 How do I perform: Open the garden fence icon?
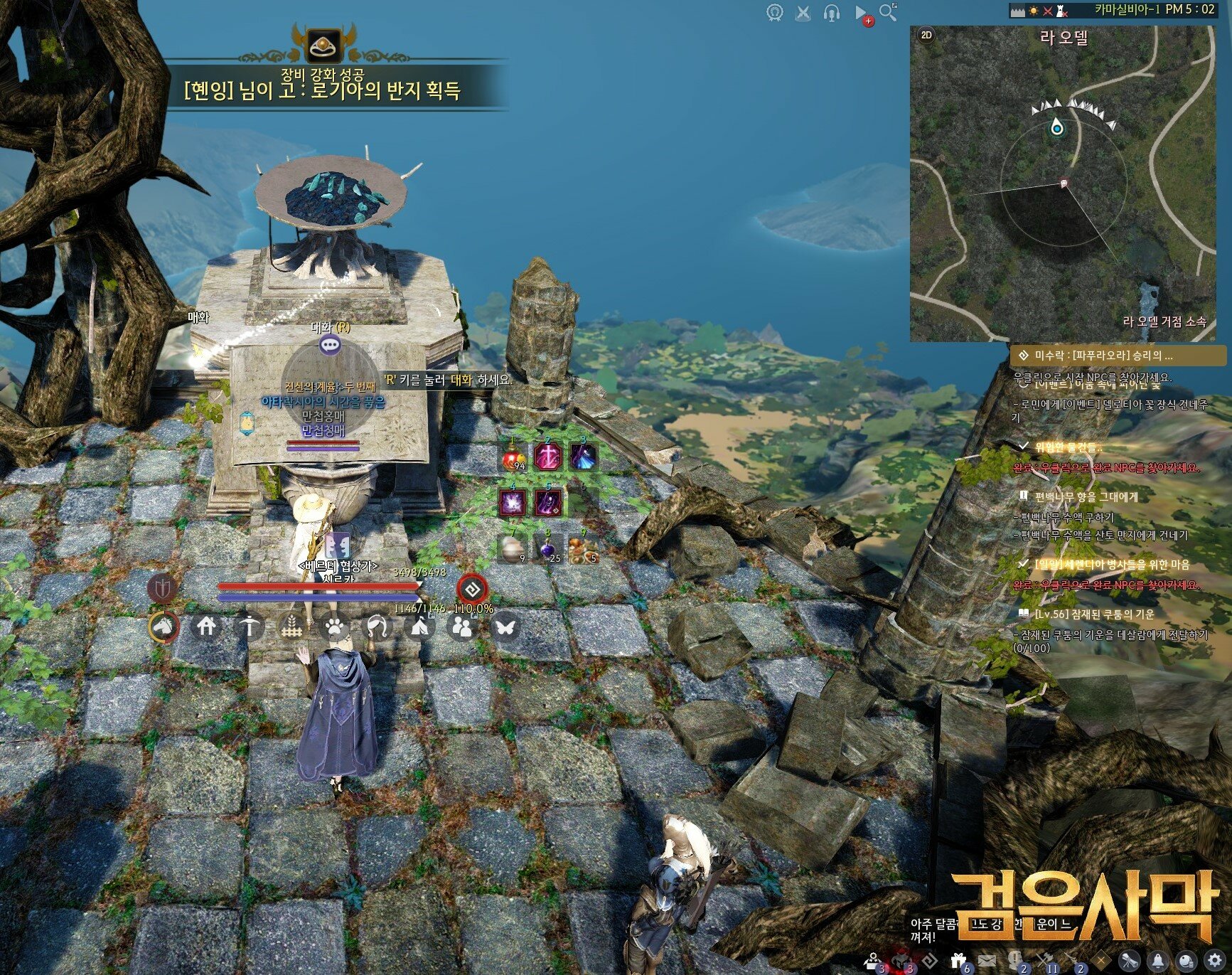point(291,627)
